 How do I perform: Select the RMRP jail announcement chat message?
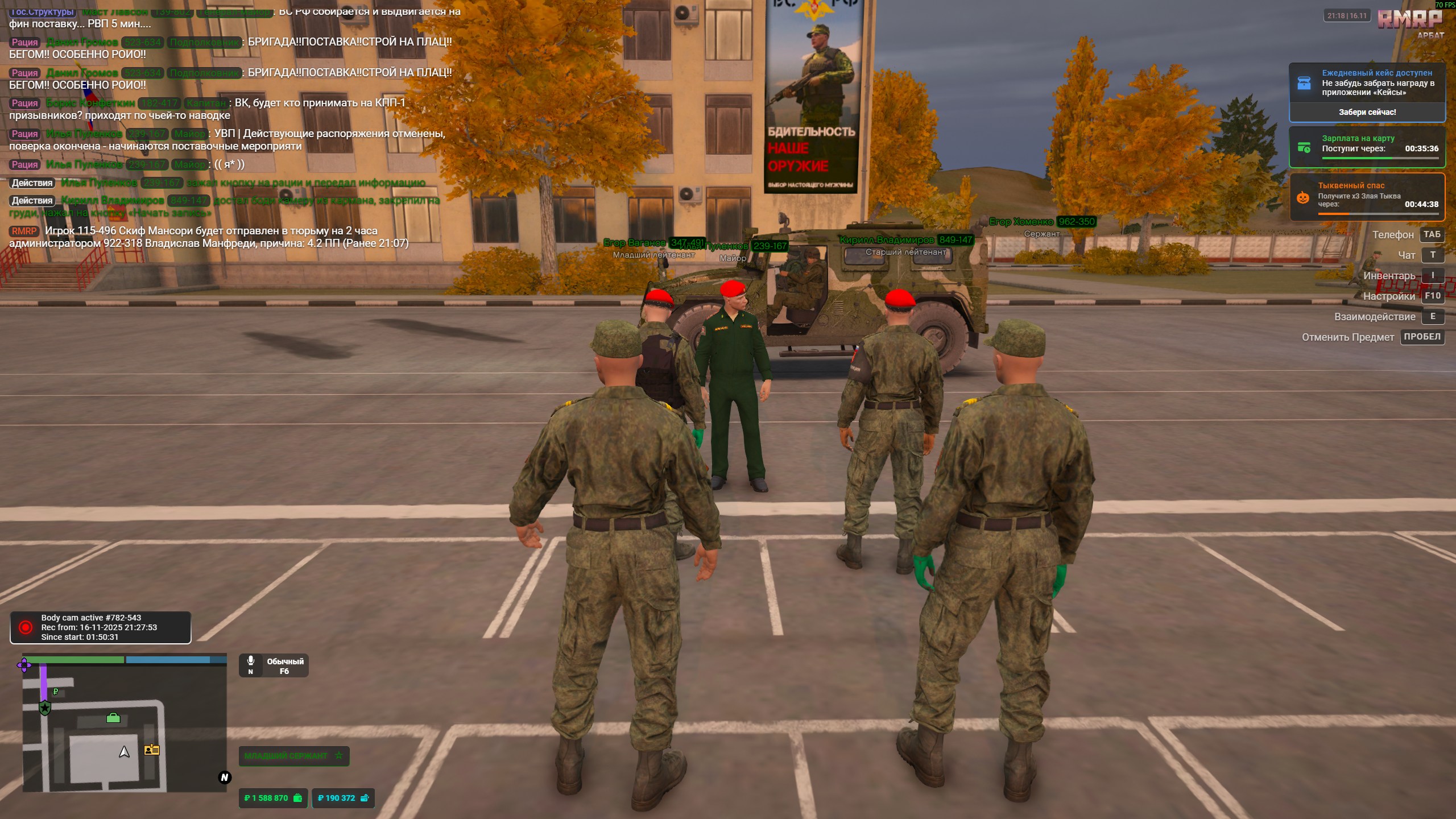pyautogui.click(x=209, y=237)
